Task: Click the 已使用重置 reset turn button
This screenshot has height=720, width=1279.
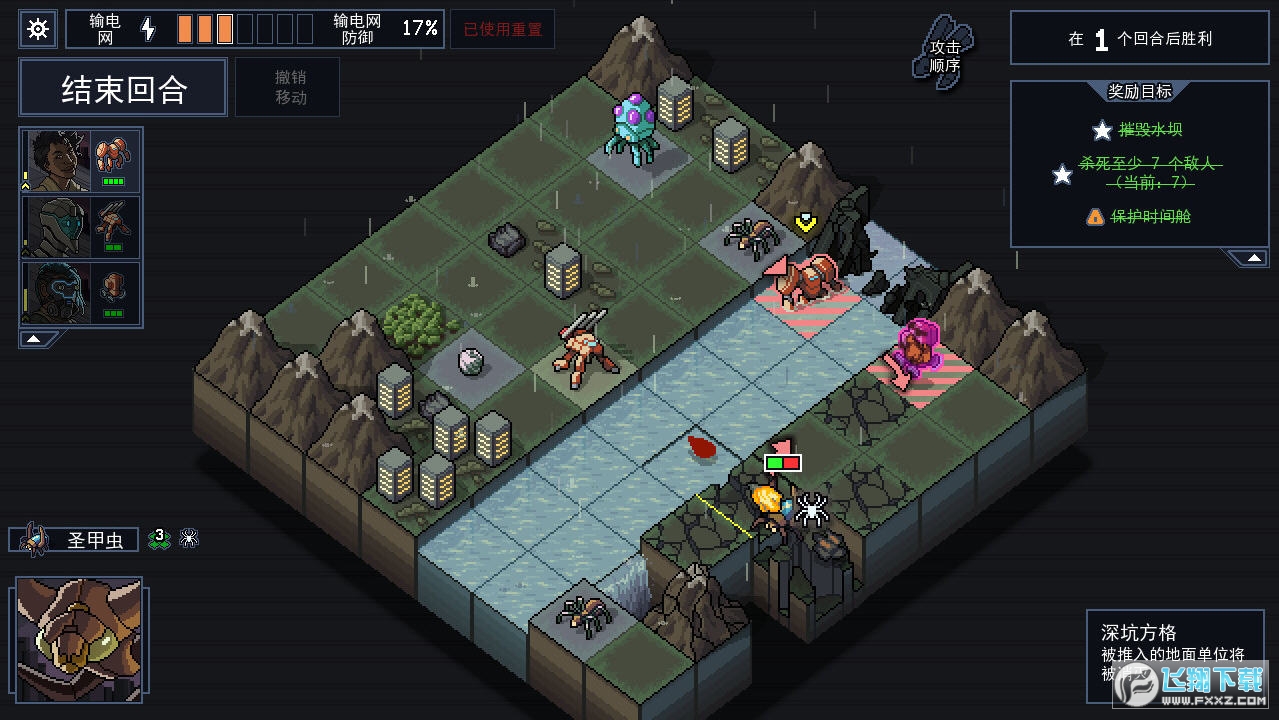Action: (501, 29)
